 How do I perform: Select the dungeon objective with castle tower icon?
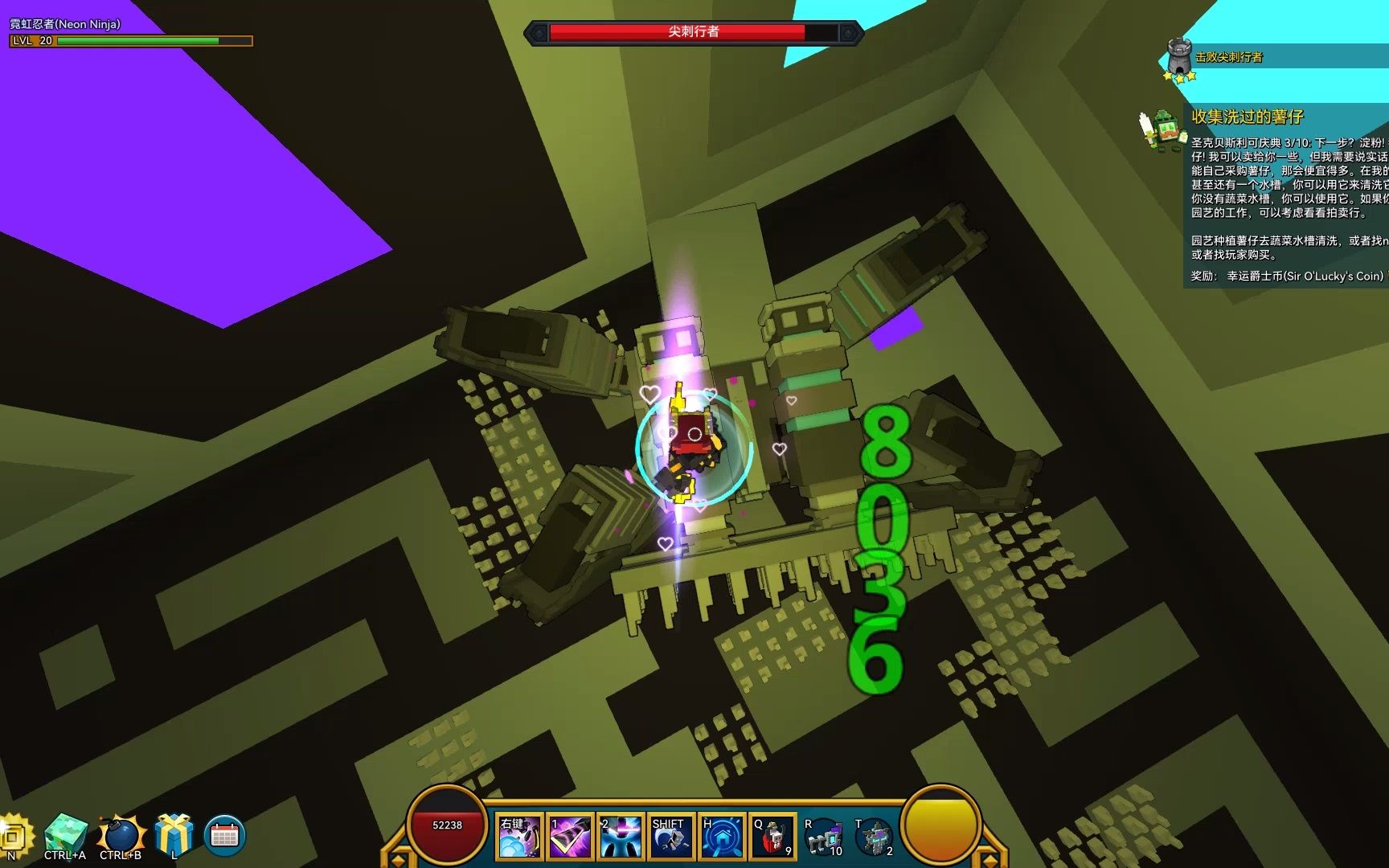coord(1179,56)
